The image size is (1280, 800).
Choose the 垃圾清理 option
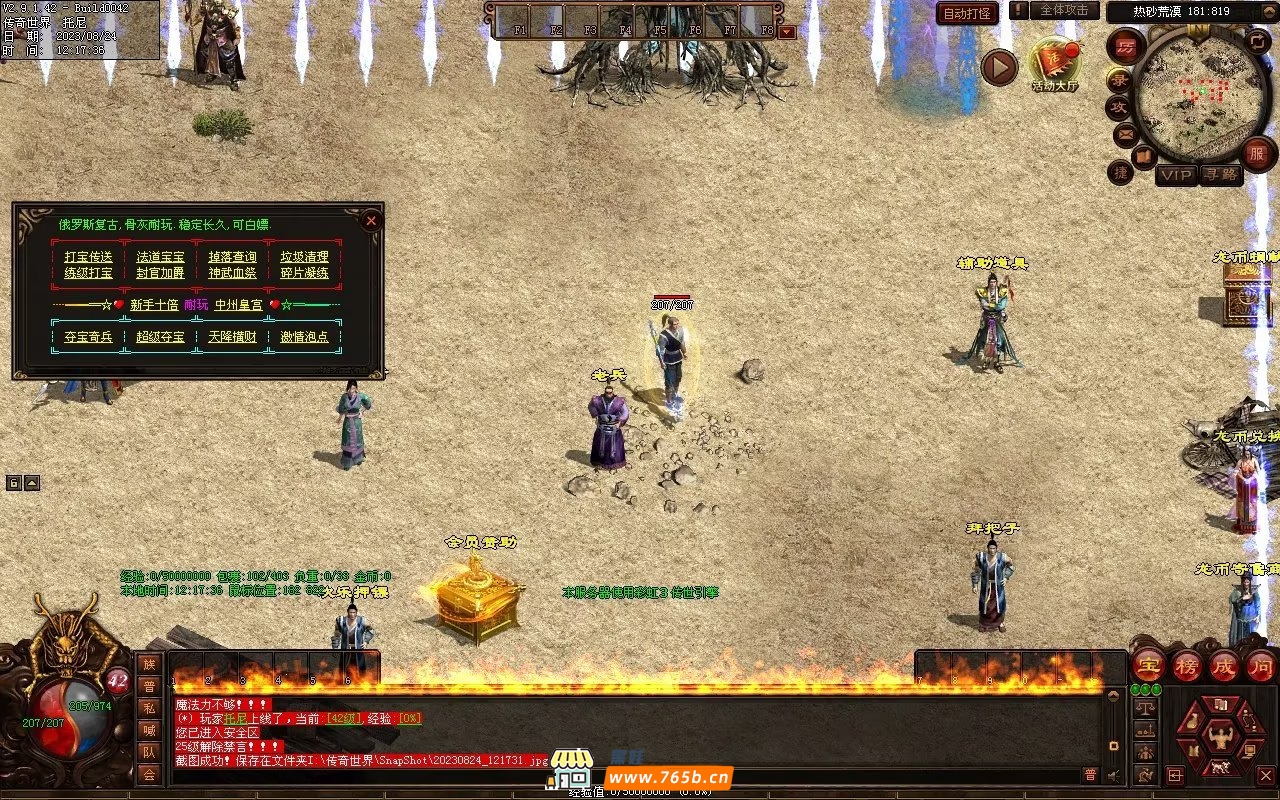pos(304,257)
